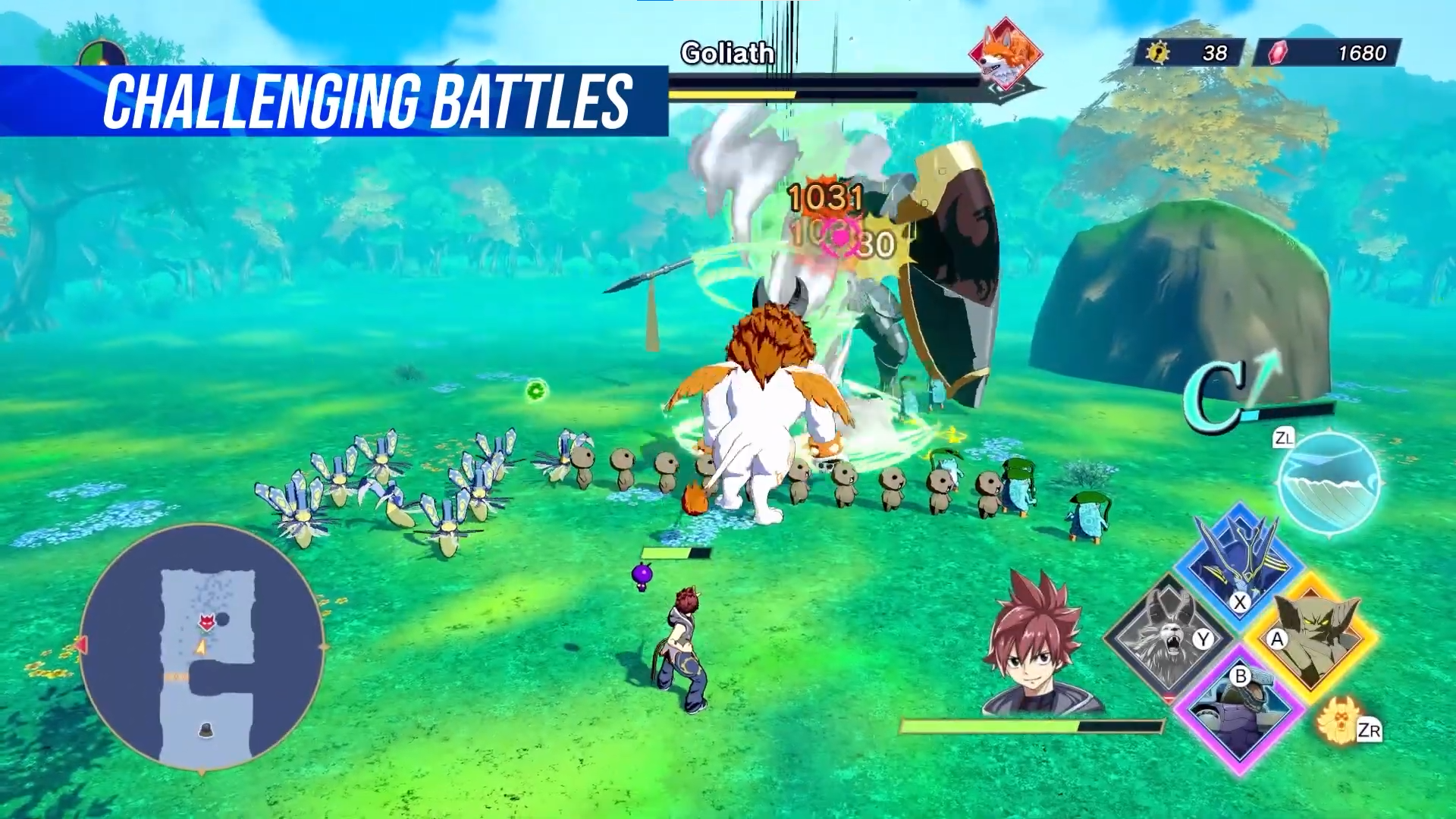Select the blue horned dragon monster icon
The height and width of the screenshot is (819, 1456).
coord(1239,561)
